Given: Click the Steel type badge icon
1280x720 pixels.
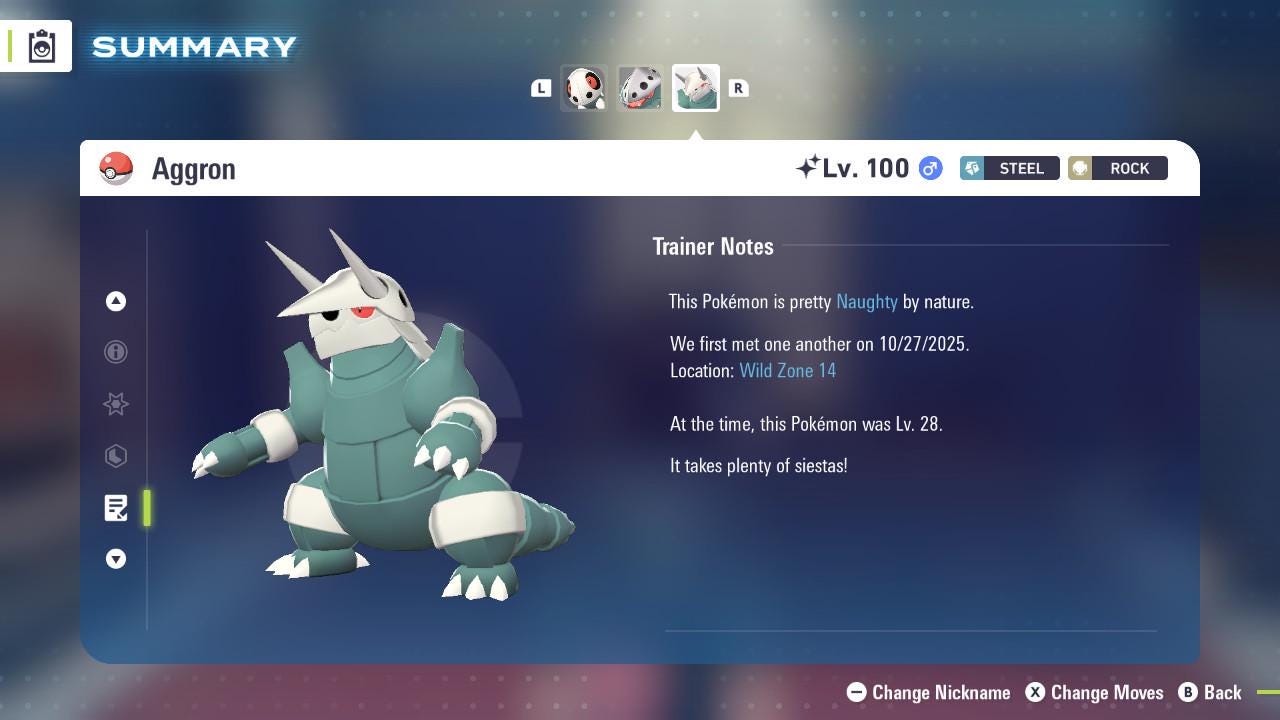Looking at the screenshot, I should [x=972, y=168].
